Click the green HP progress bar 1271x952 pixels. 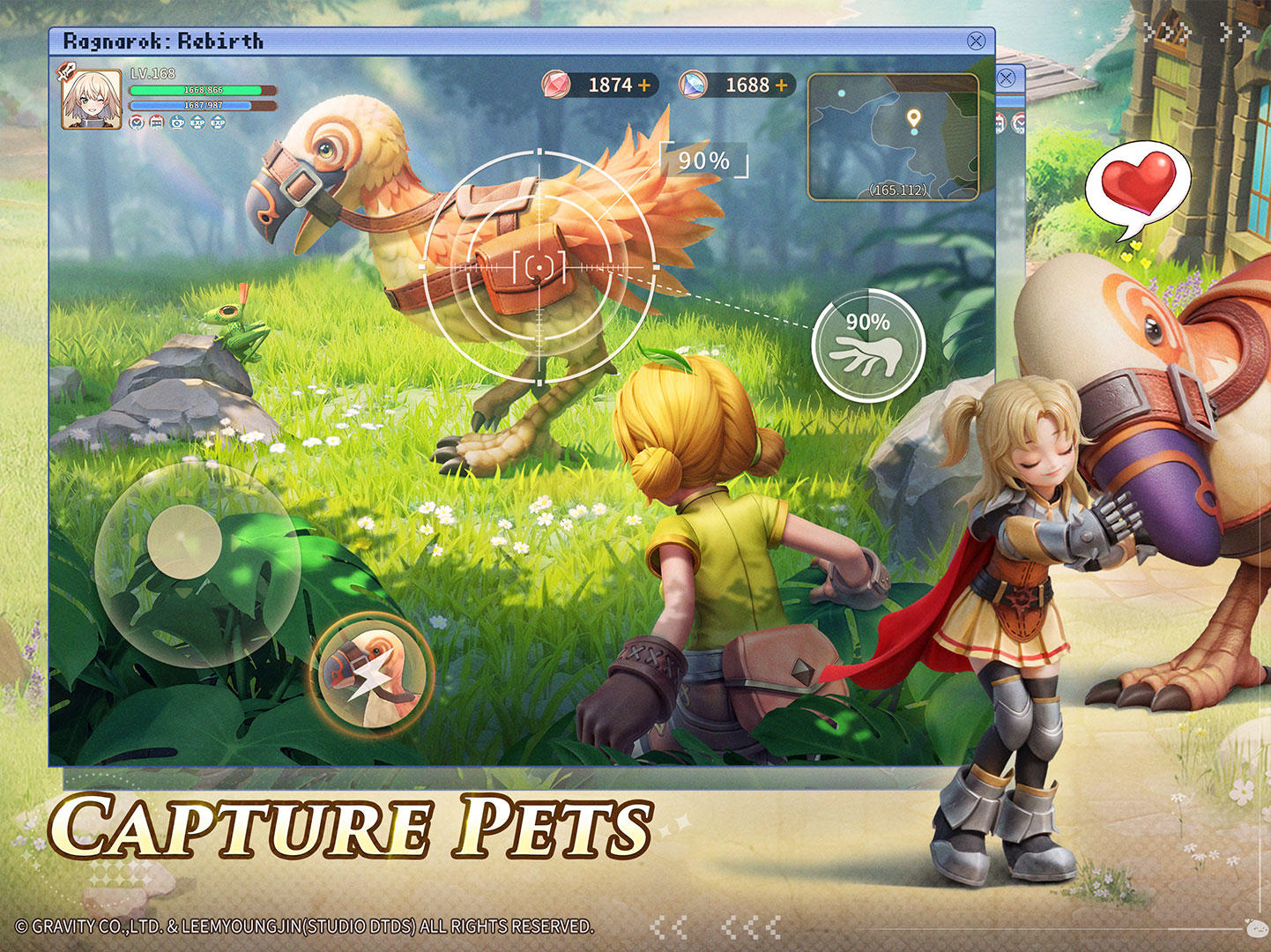coord(196,90)
